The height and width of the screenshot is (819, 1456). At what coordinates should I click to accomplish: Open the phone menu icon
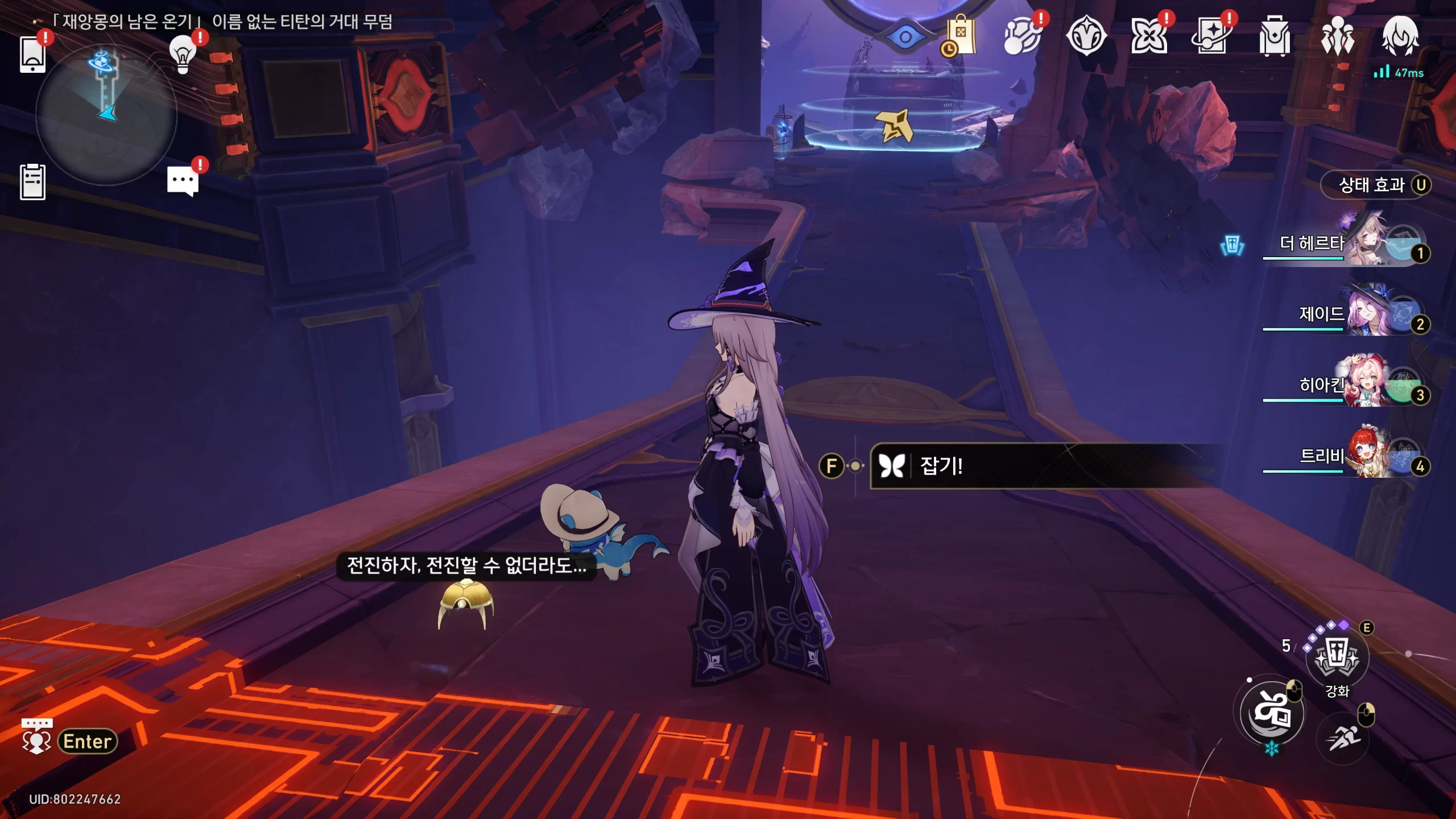(32, 54)
